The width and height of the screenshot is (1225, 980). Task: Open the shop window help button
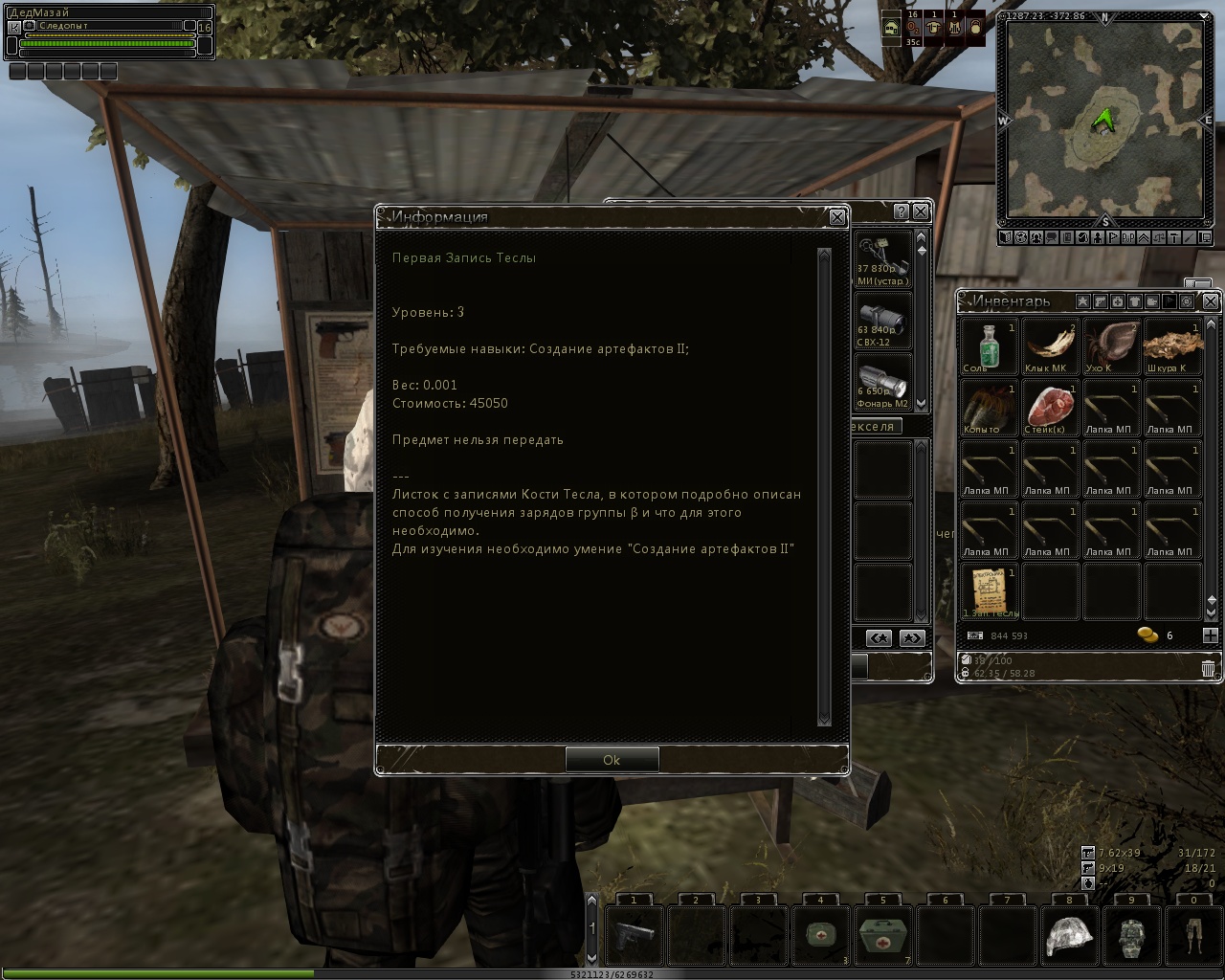tap(901, 212)
